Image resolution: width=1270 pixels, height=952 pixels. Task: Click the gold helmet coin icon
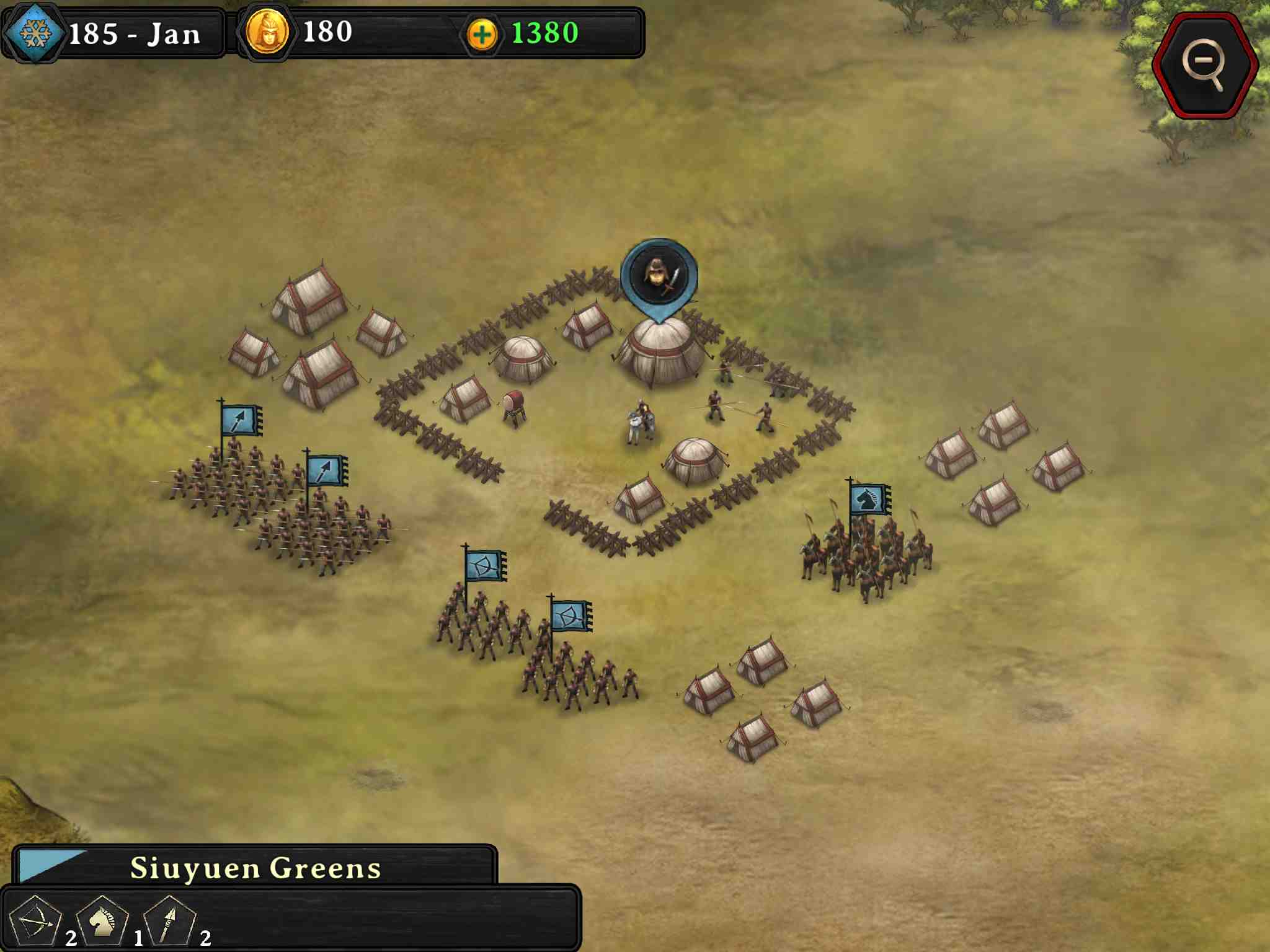tap(267, 32)
